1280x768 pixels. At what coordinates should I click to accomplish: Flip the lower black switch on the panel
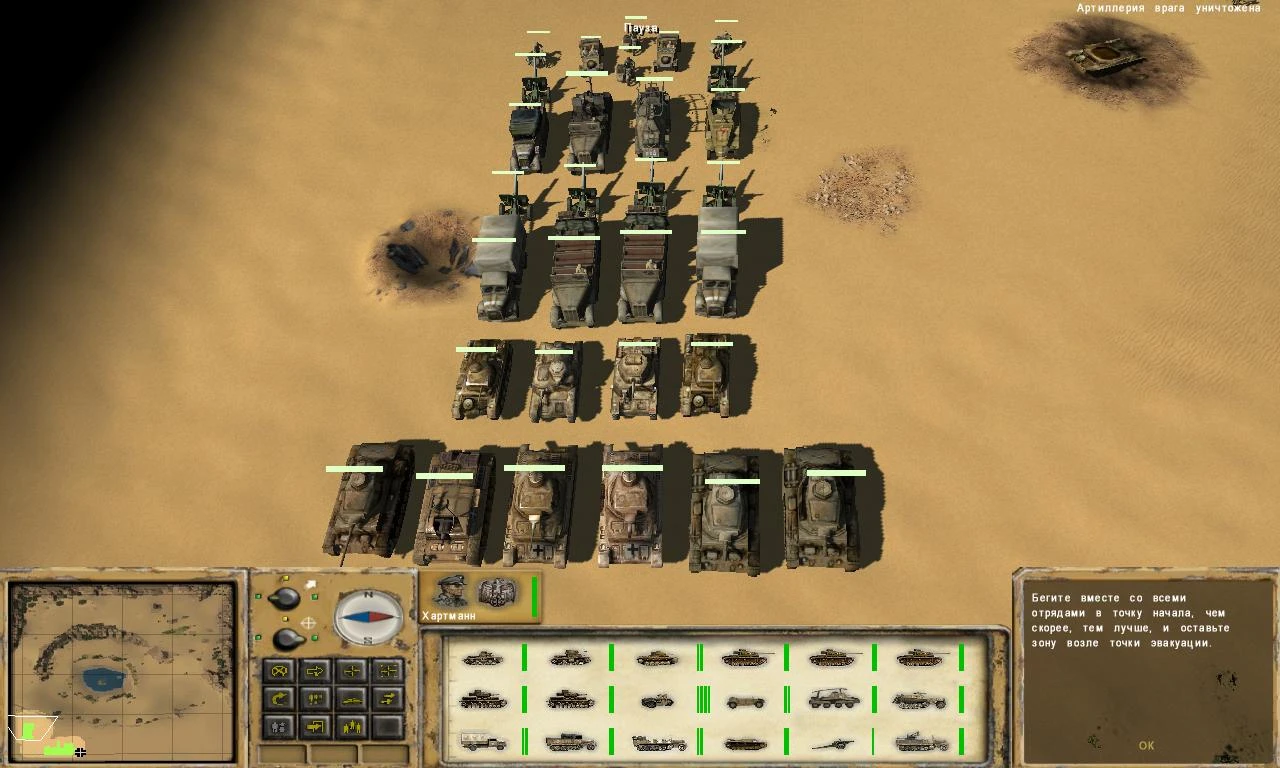click(x=286, y=638)
